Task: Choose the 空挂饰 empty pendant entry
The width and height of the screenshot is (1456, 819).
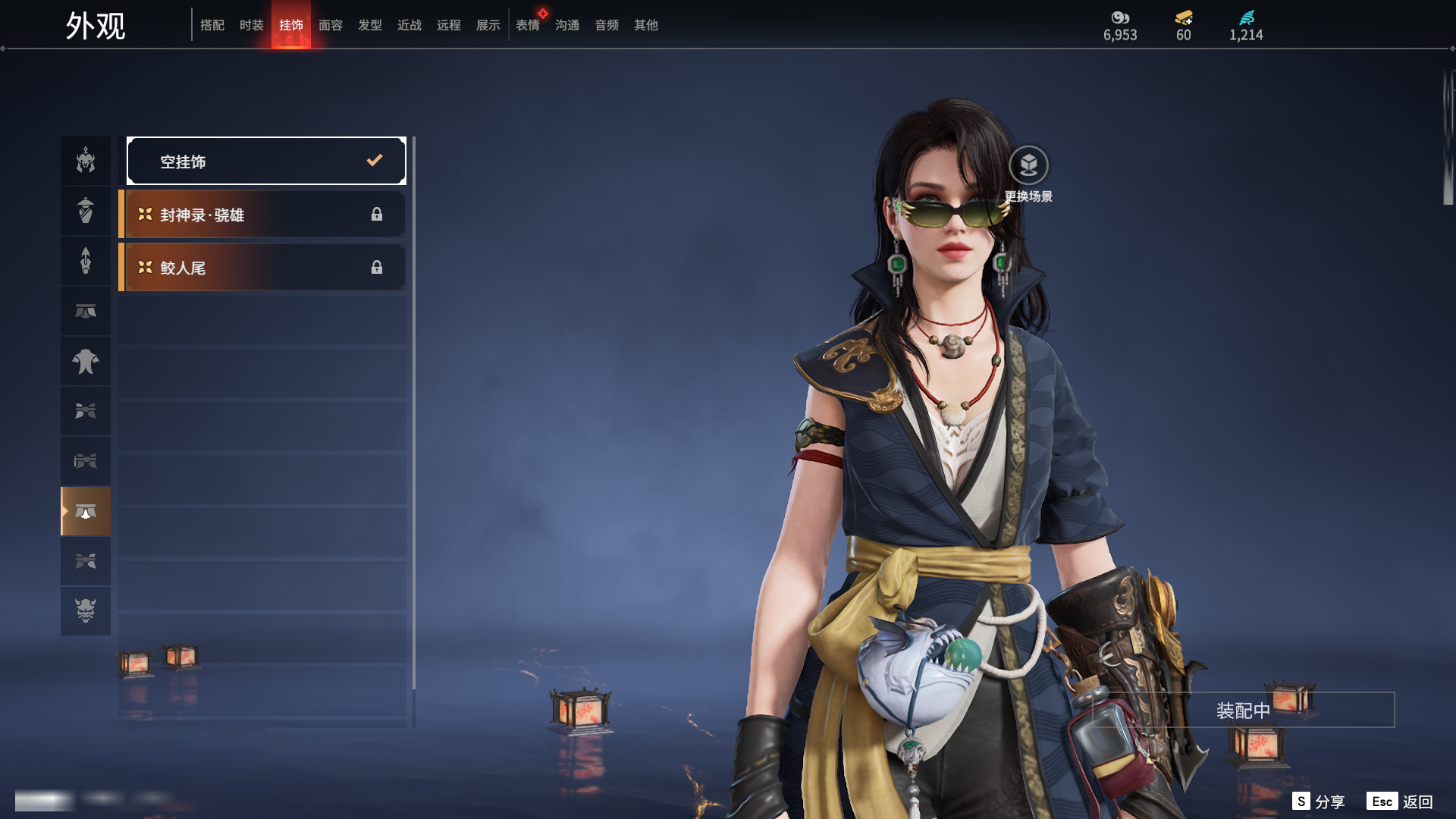Action: click(266, 161)
